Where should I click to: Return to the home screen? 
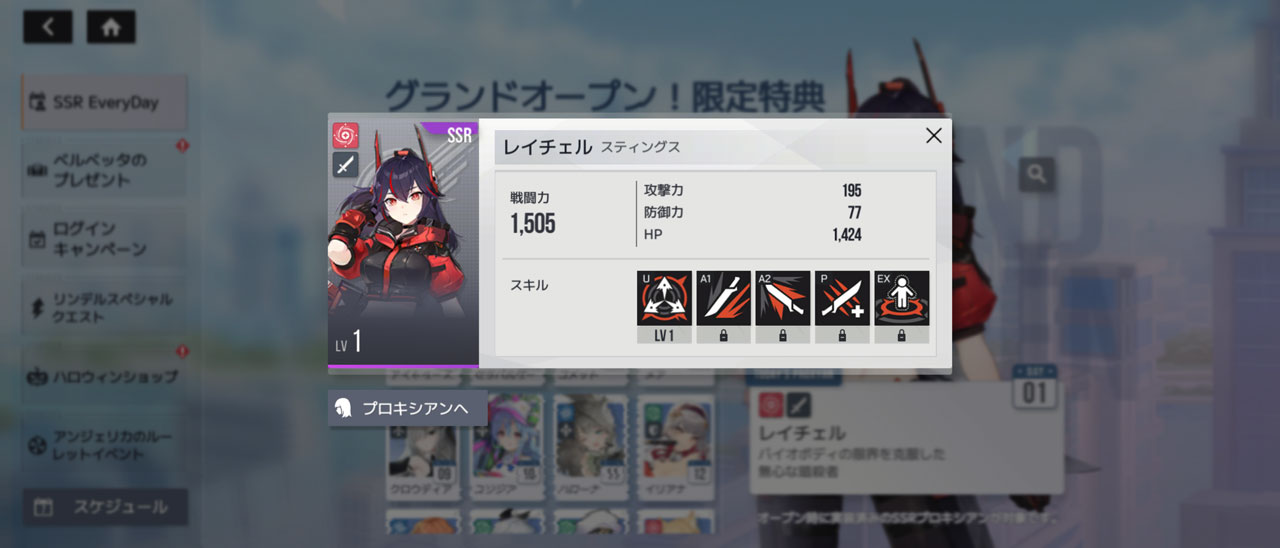click(111, 27)
